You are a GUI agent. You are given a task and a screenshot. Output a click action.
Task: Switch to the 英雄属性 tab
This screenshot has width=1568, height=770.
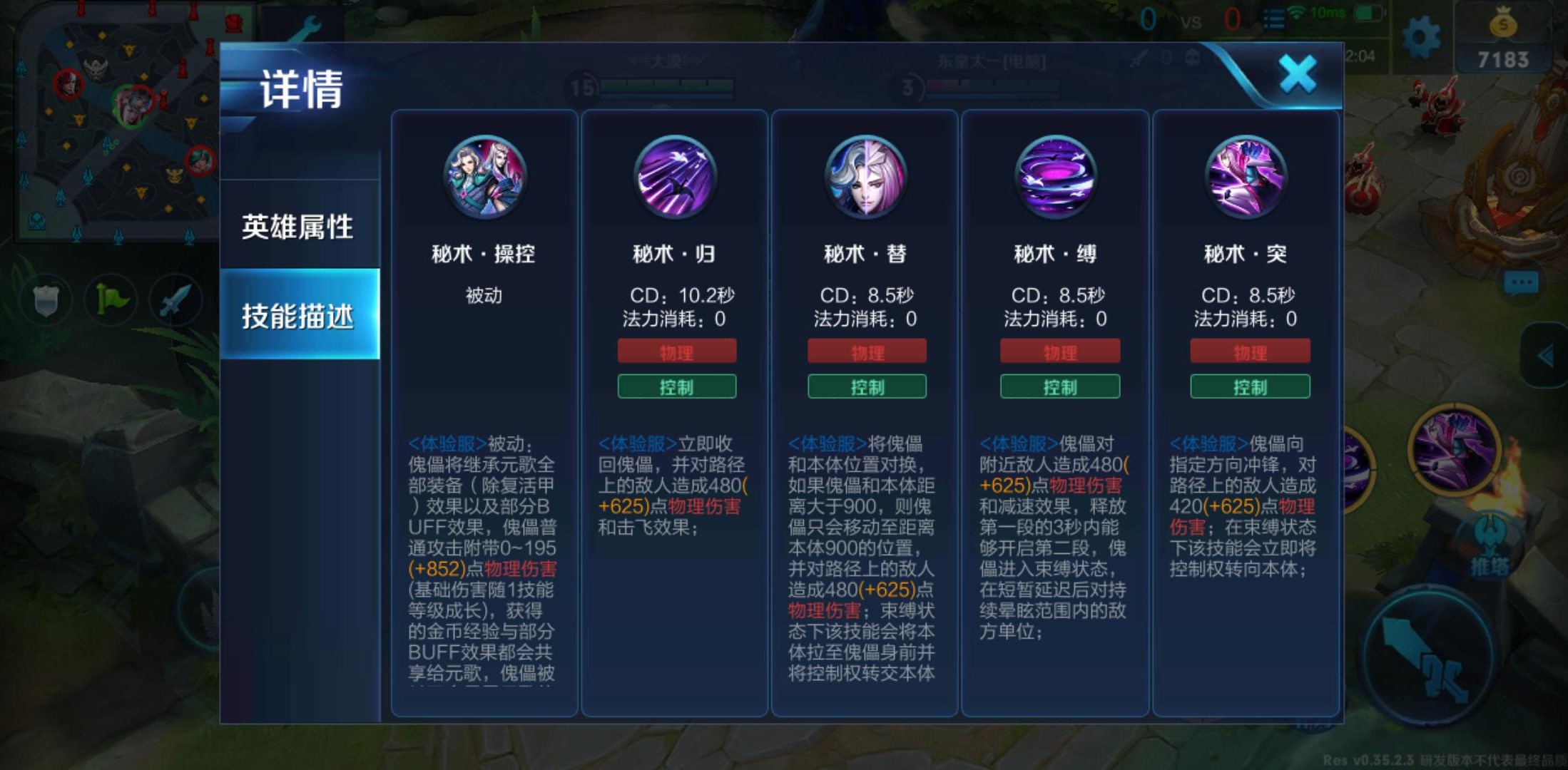[297, 227]
